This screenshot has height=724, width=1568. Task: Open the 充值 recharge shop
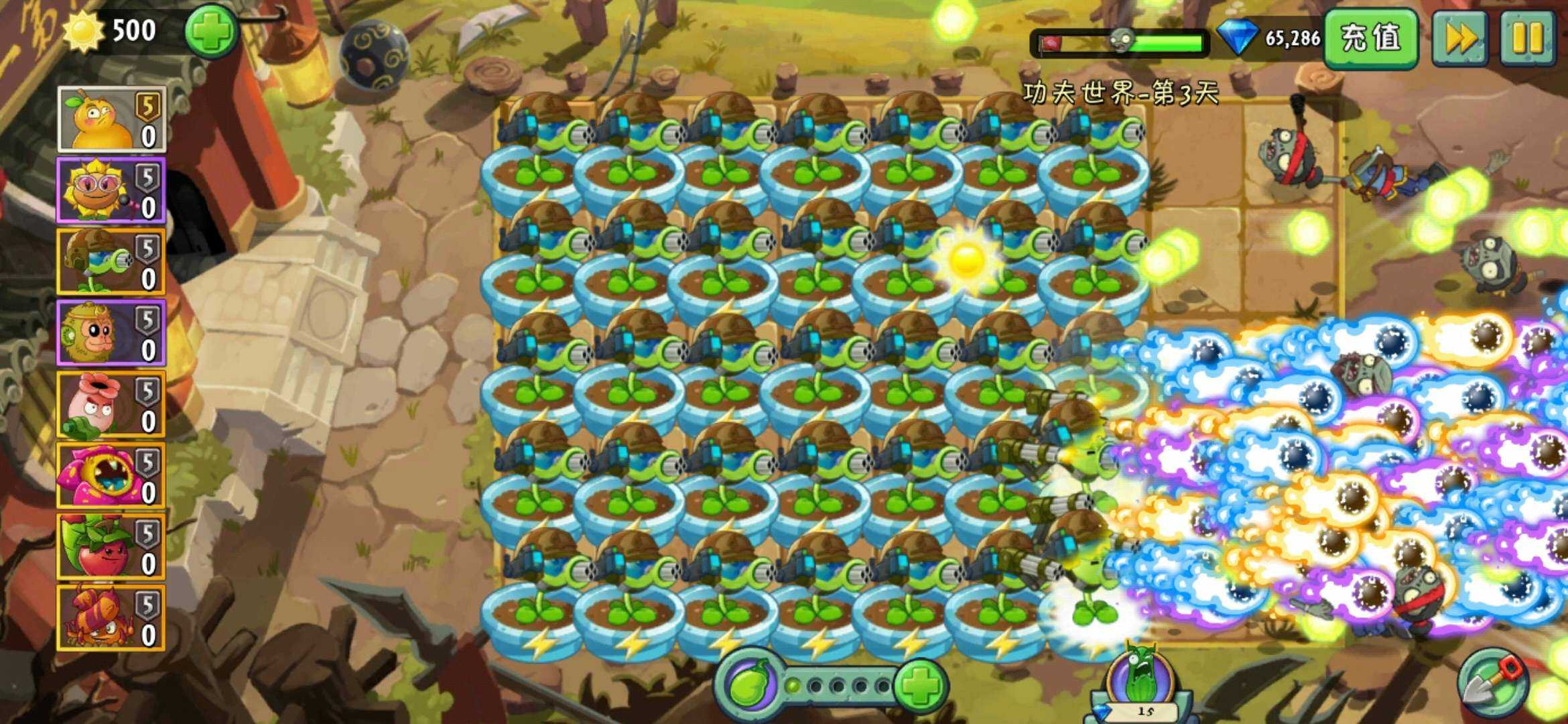point(1370,38)
